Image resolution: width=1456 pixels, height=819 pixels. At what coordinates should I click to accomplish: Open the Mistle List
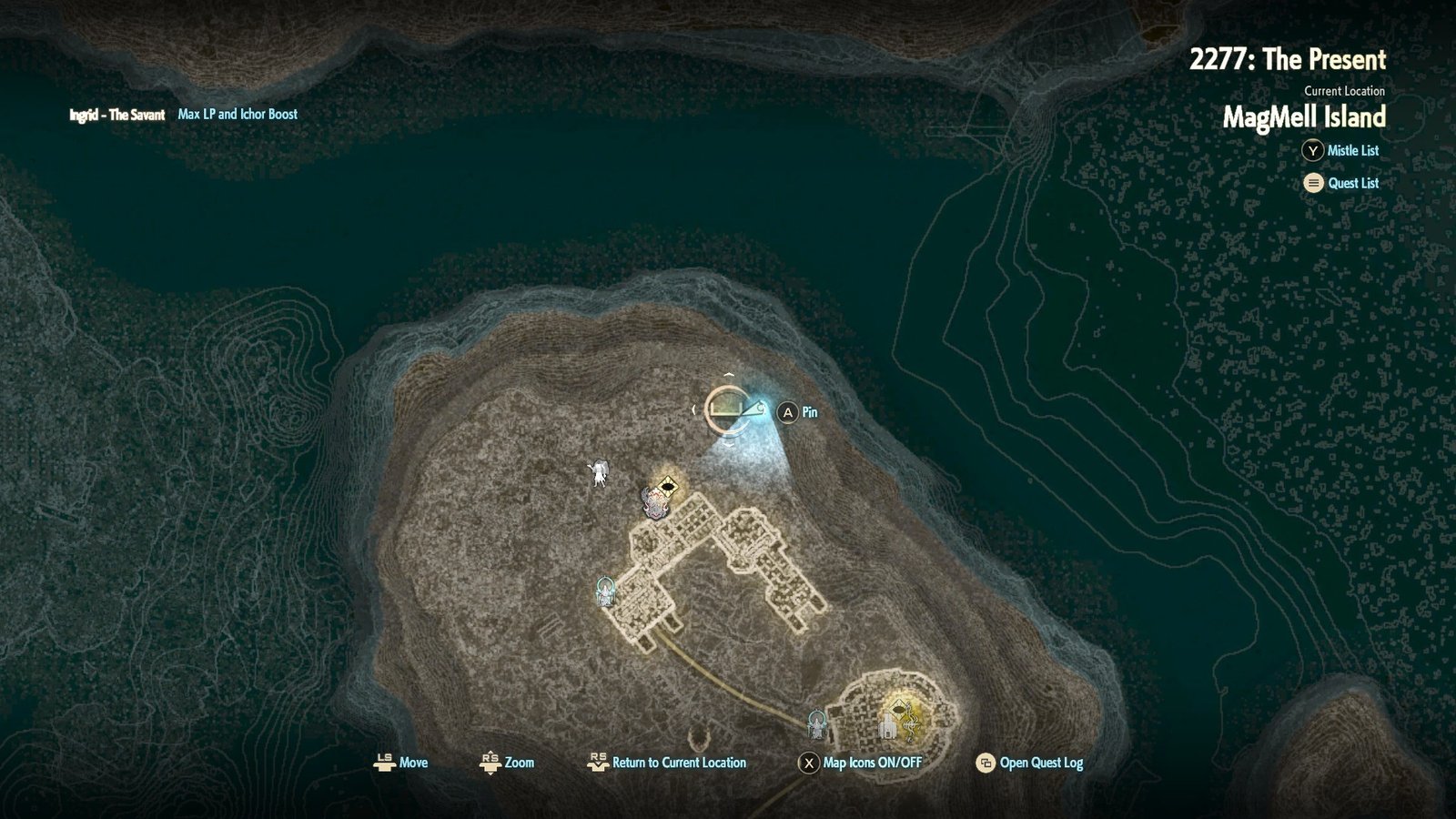point(1351,151)
